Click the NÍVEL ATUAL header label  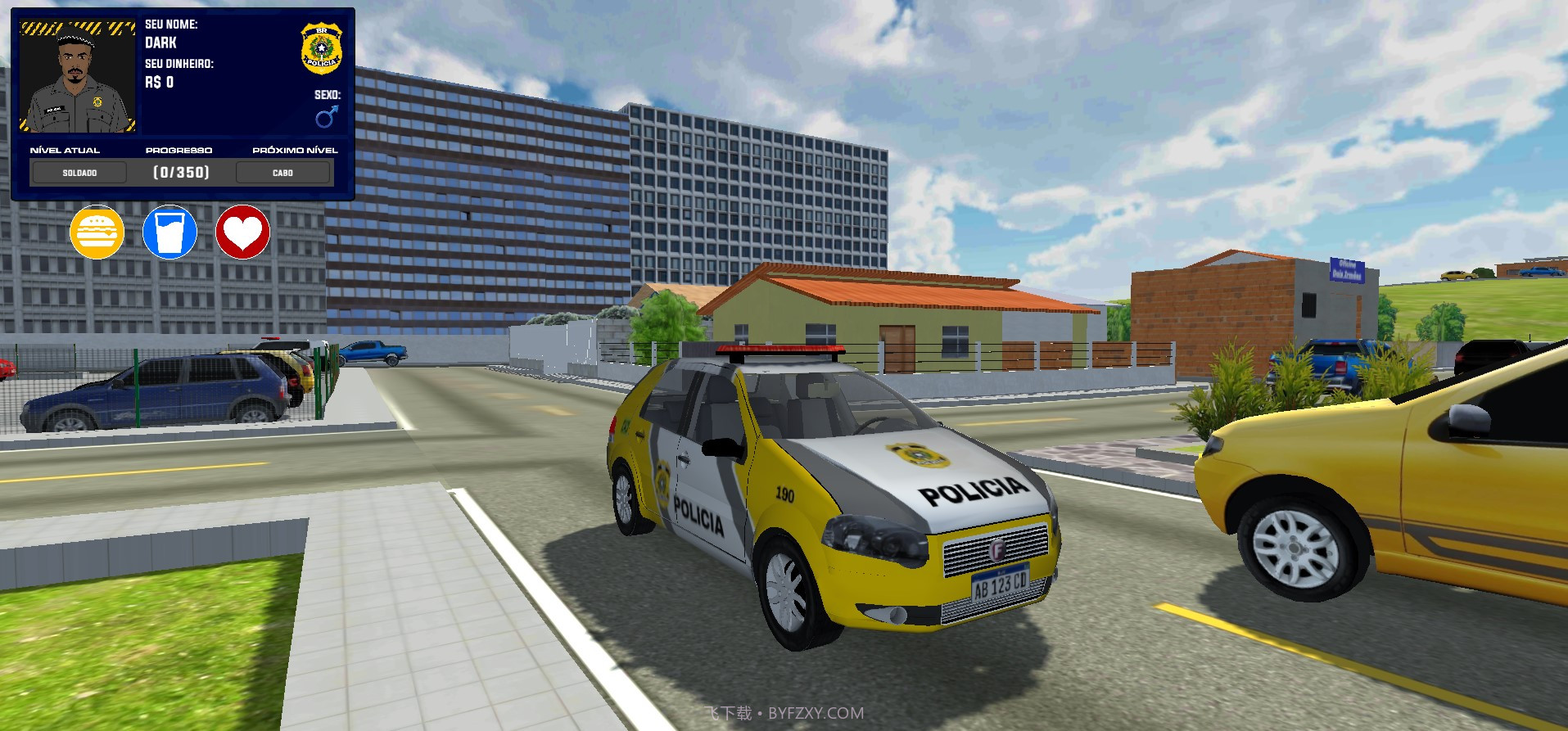[65, 150]
